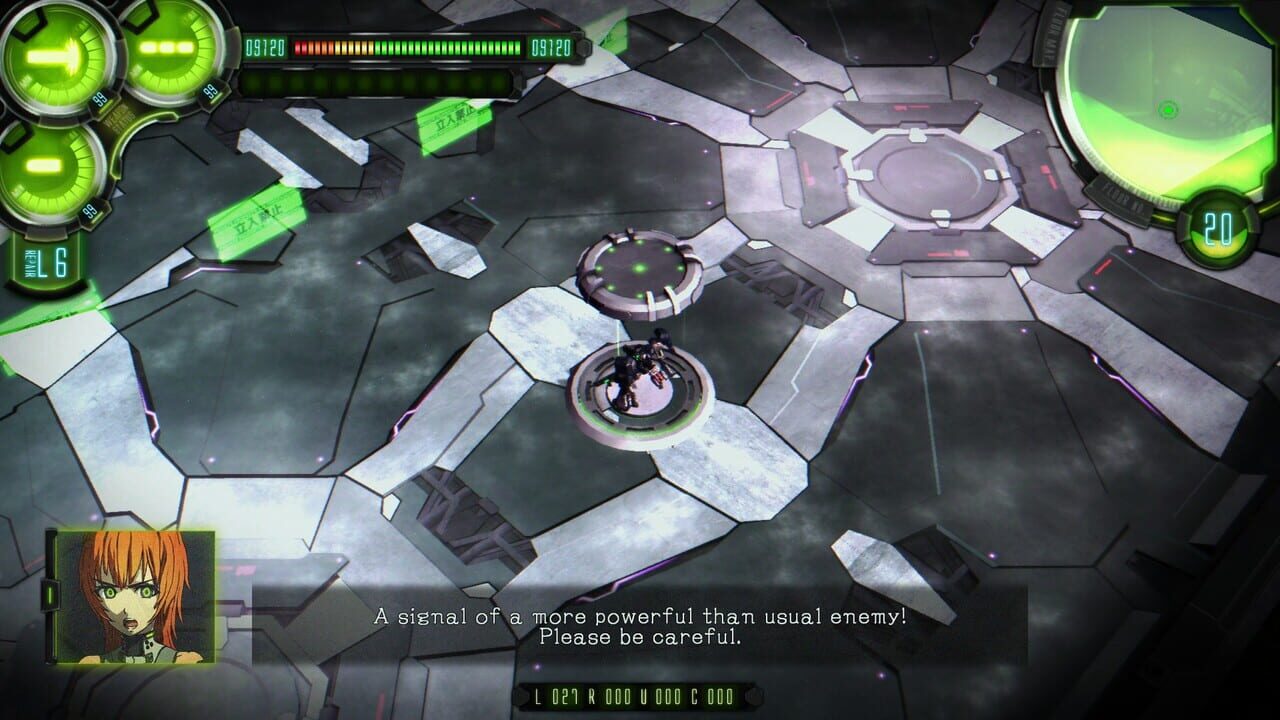This screenshot has width=1280, height=720.
Task: Click the green enemy blip on the minimap
Action: (1169, 108)
